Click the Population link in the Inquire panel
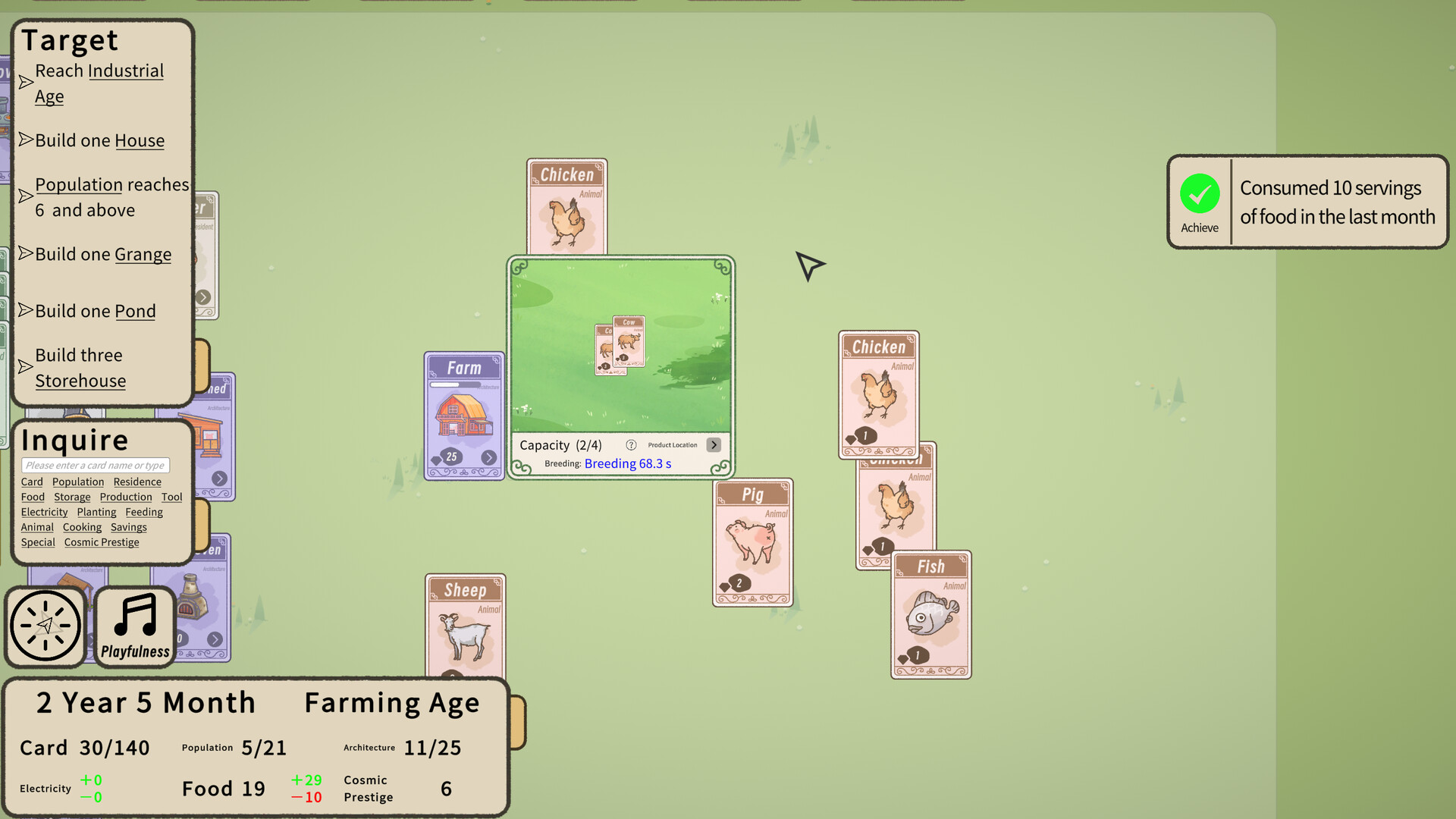This screenshot has height=819, width=1456. tap(77, 482)
